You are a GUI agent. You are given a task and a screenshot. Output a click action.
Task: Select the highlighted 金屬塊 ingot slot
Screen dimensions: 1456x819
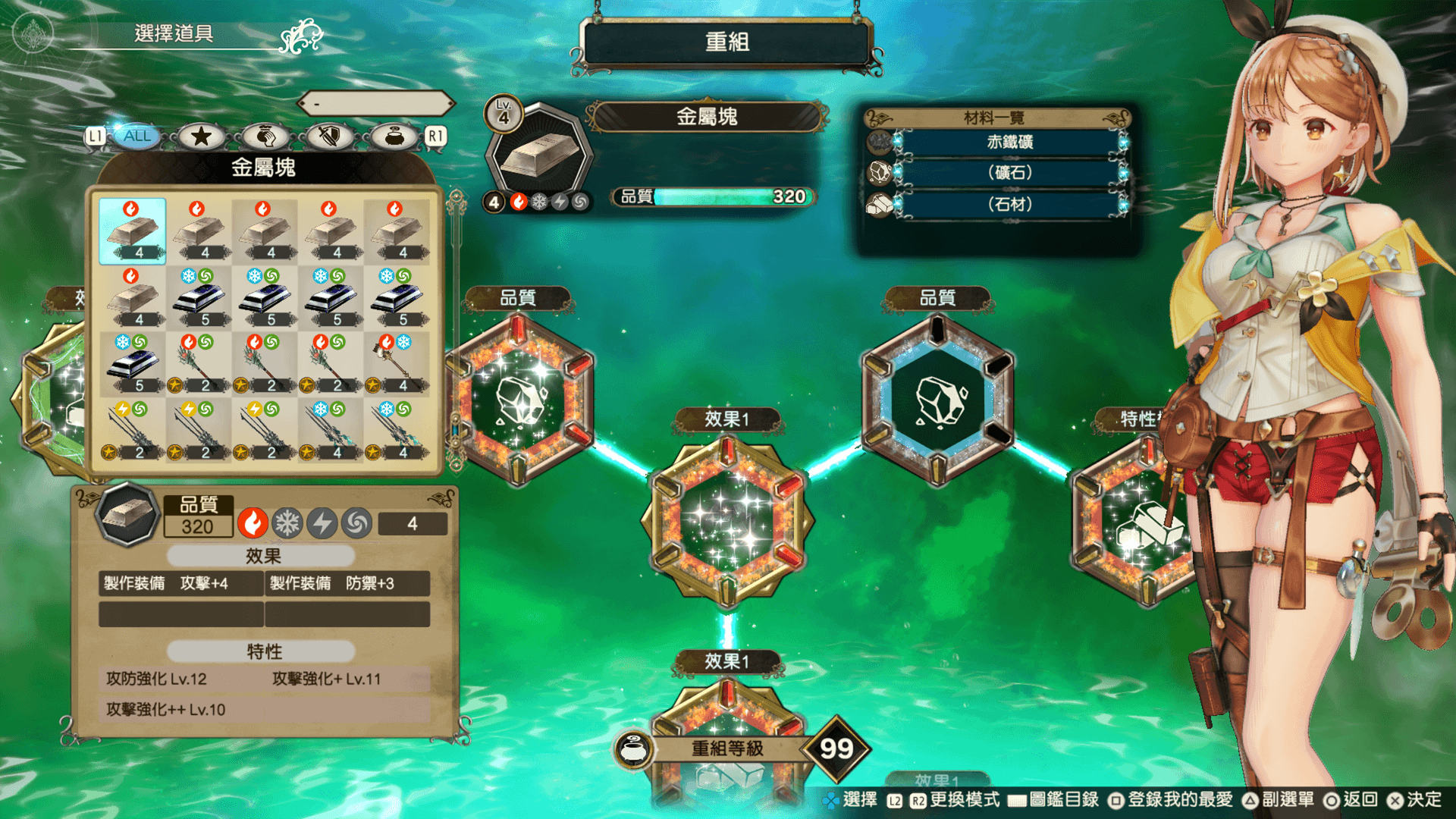[x=132, y=231]
